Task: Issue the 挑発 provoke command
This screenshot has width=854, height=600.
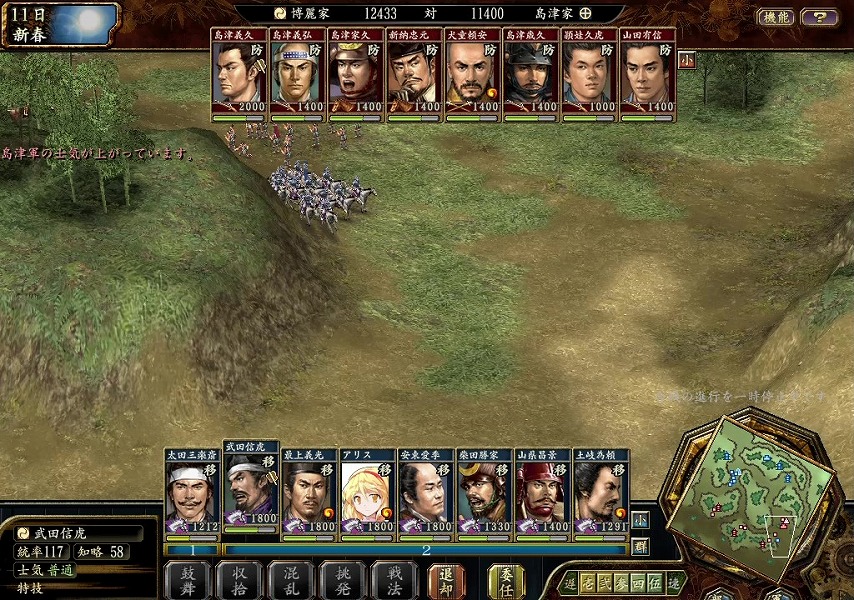Action: pos(343,580)
